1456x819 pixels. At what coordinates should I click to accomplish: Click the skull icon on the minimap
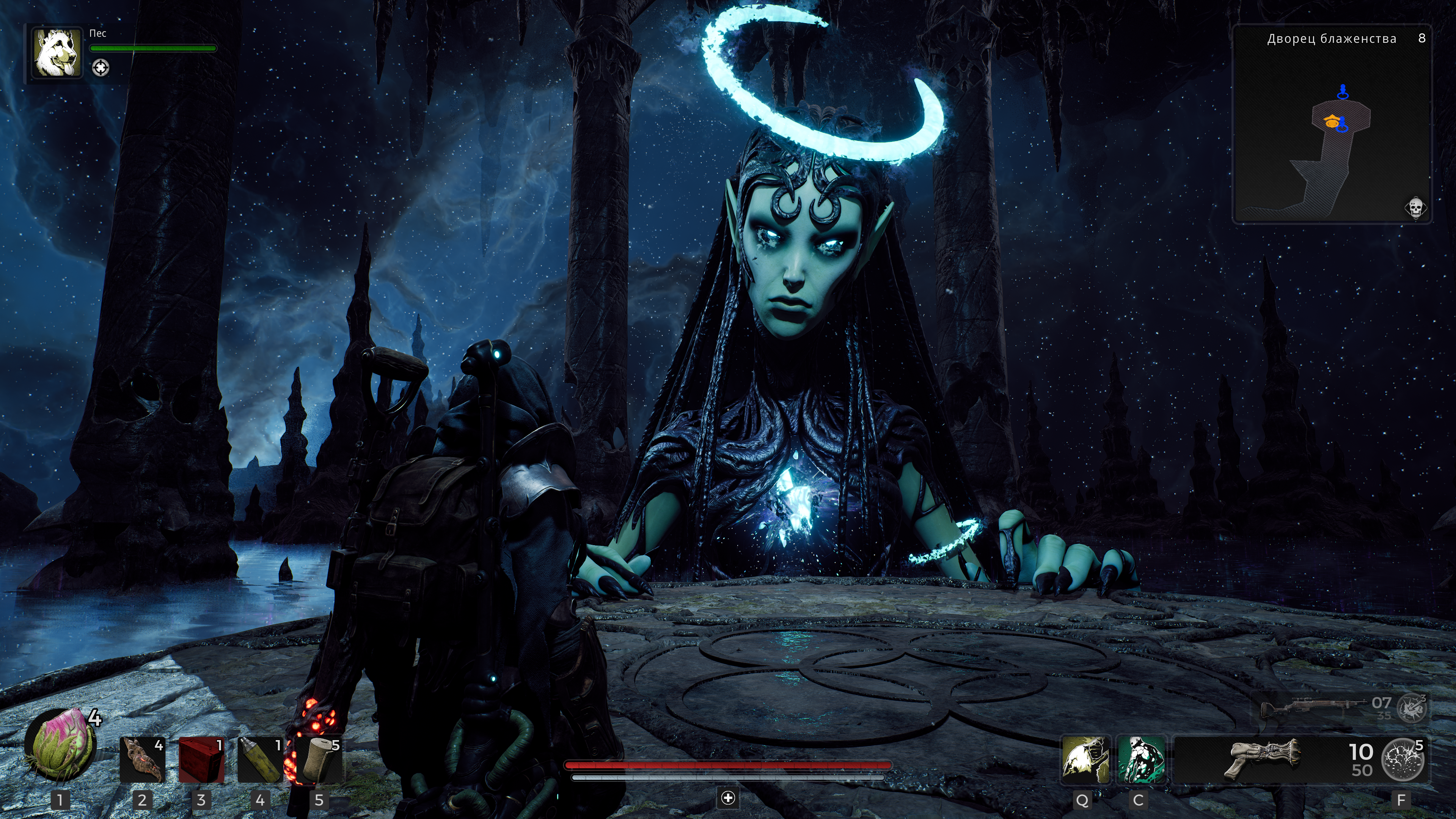(1415, 208)
